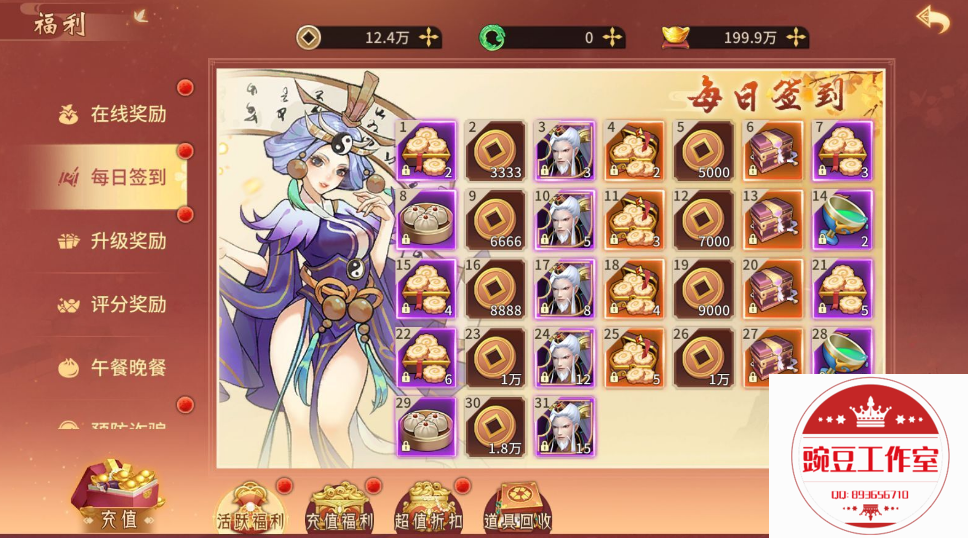Add more jade currency with plus button
968x538 pixels.
[x=612, y=38]
